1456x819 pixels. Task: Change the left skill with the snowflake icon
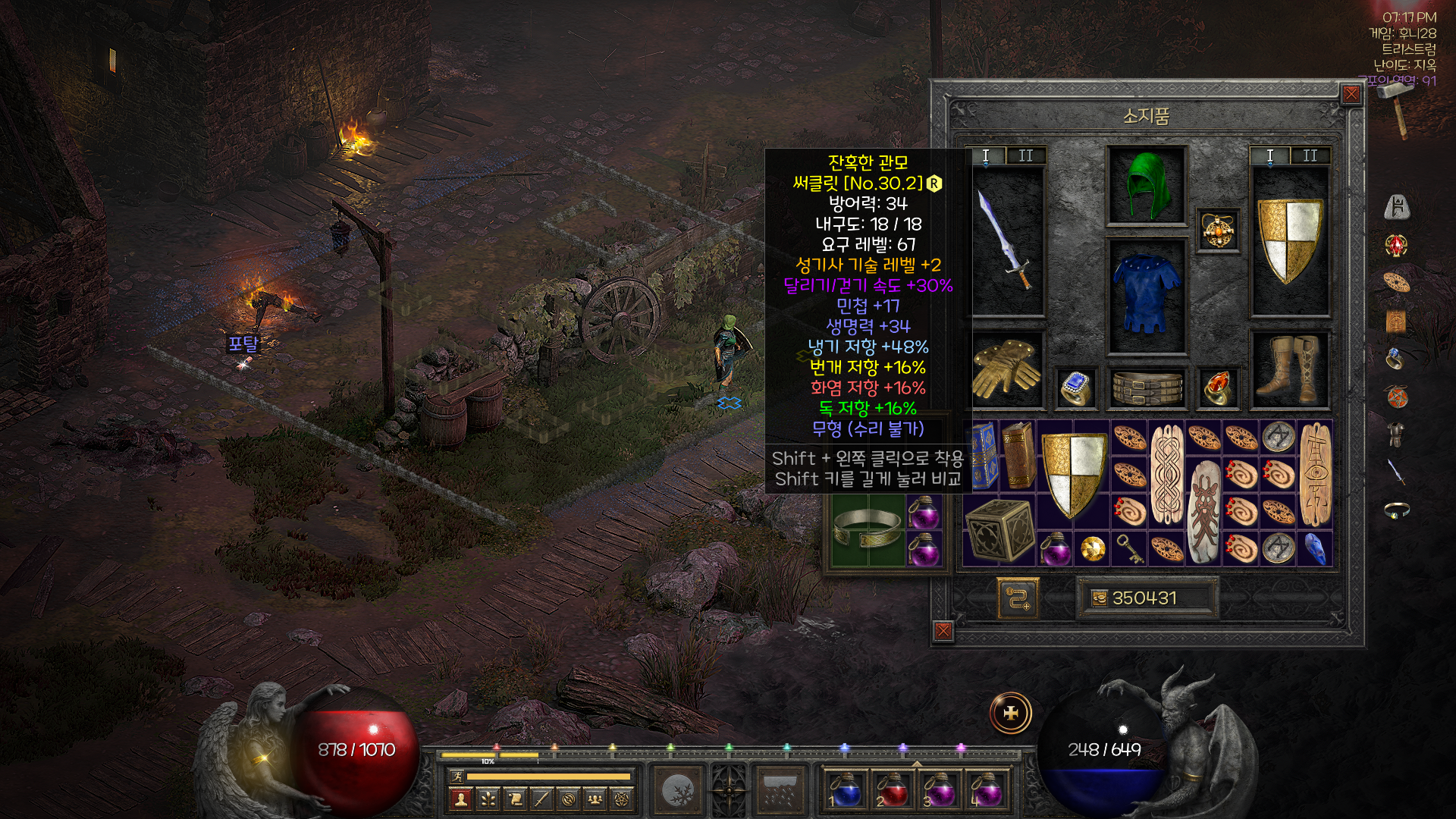[677, 791]
